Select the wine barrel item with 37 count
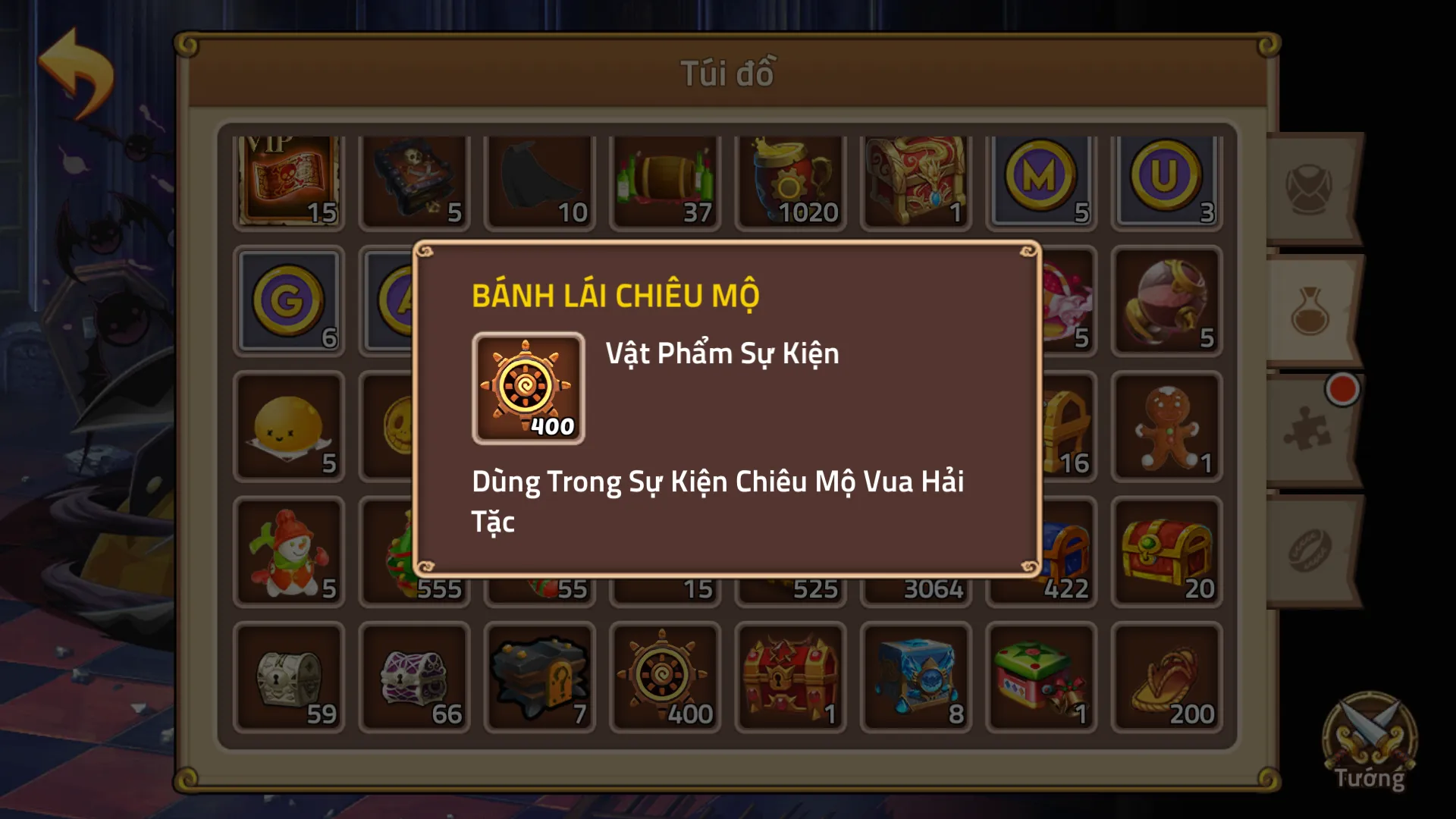The width and height of the screenshot is (1456, 819). click(664, 180)
